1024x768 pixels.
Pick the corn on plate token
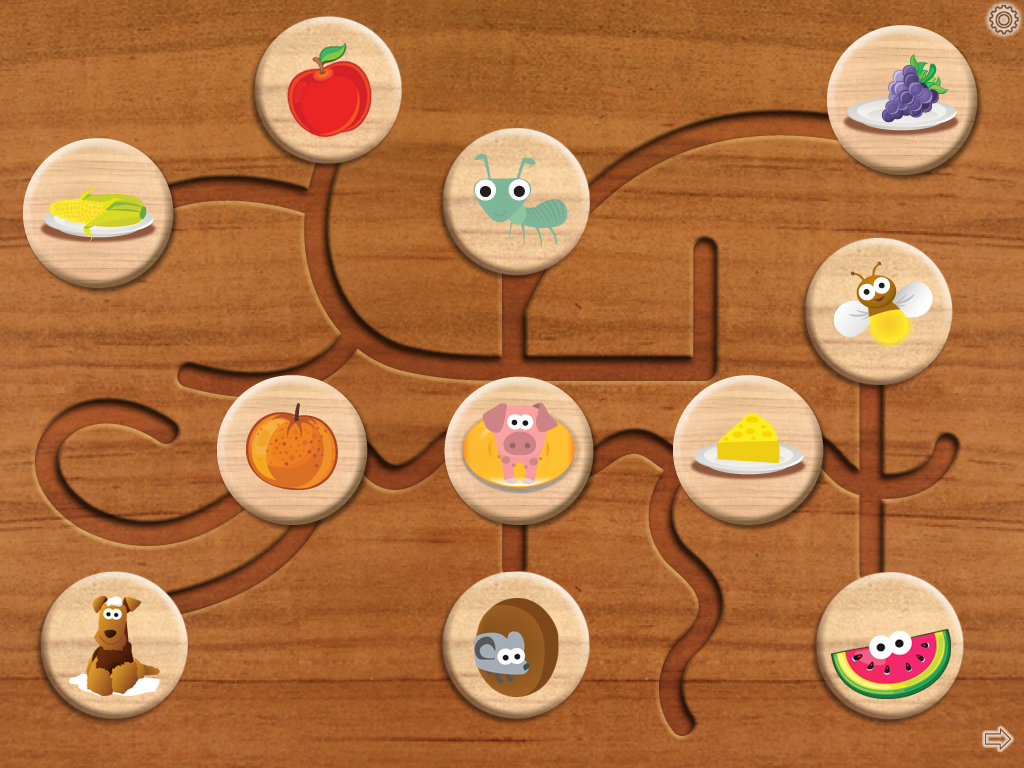coord(98,213)
